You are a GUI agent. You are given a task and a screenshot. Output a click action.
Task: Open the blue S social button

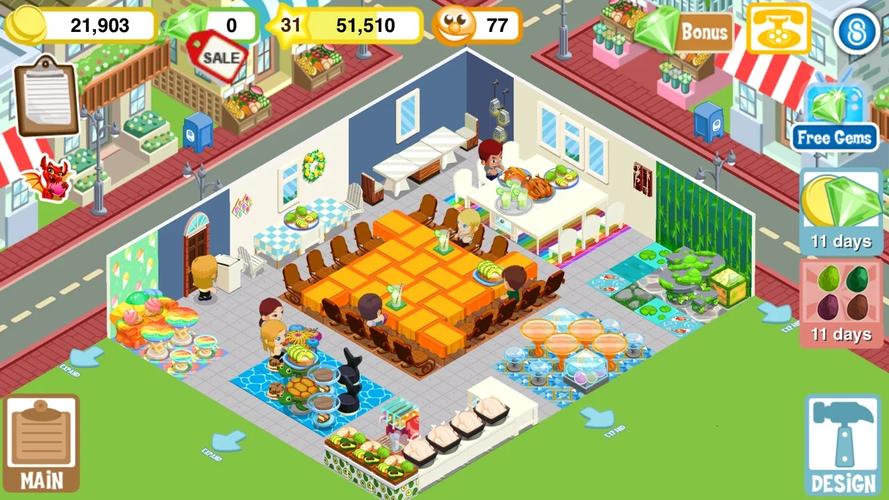coord(856,31)
